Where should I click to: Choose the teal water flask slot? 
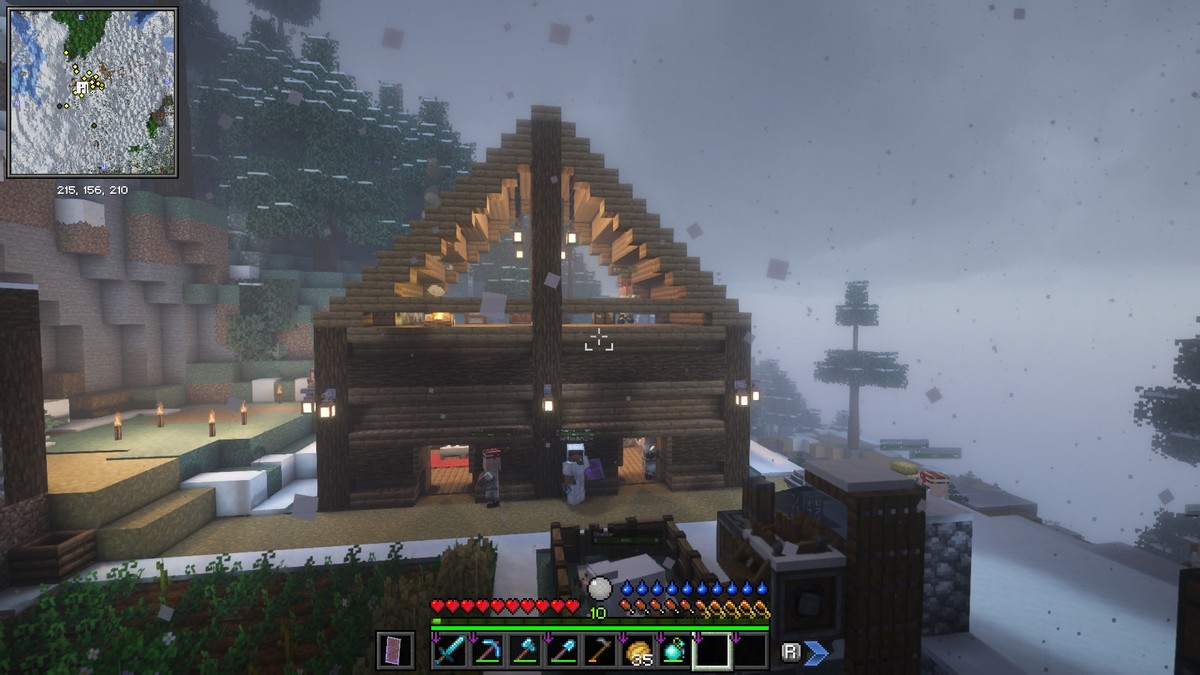(x=674, y=651)
